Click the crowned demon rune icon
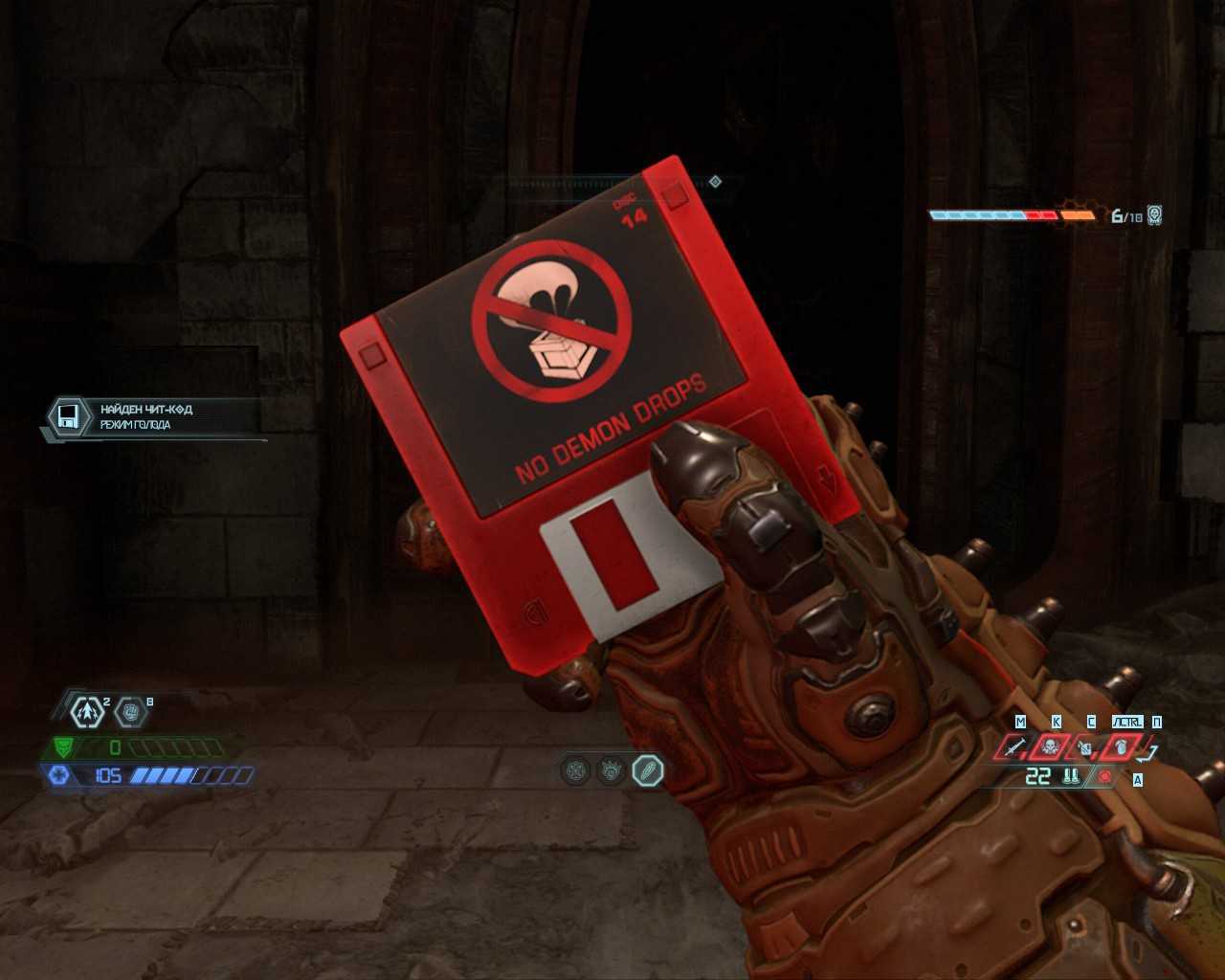 (612, 769)
